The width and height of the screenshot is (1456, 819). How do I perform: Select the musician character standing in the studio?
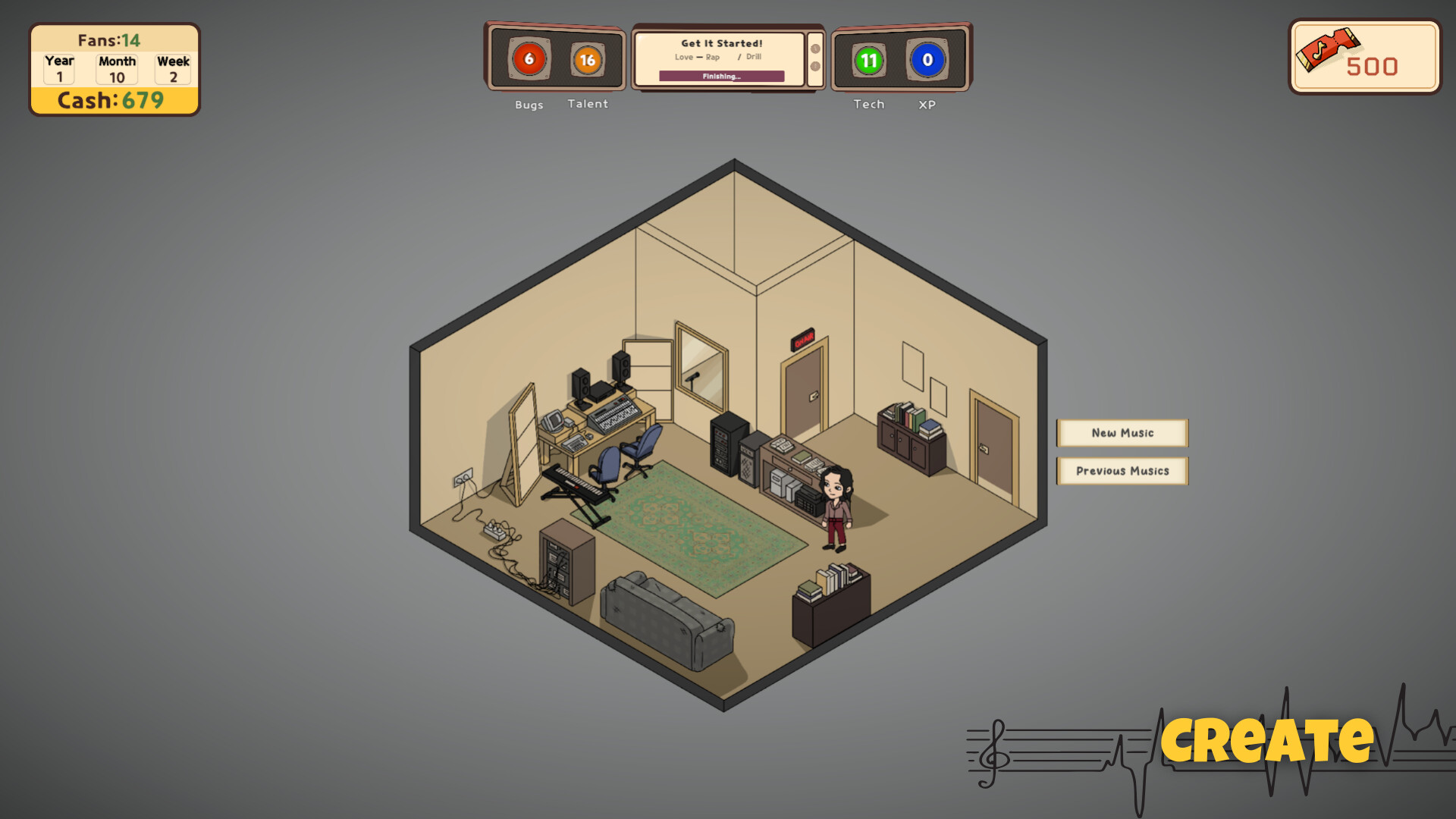(837, 504)
